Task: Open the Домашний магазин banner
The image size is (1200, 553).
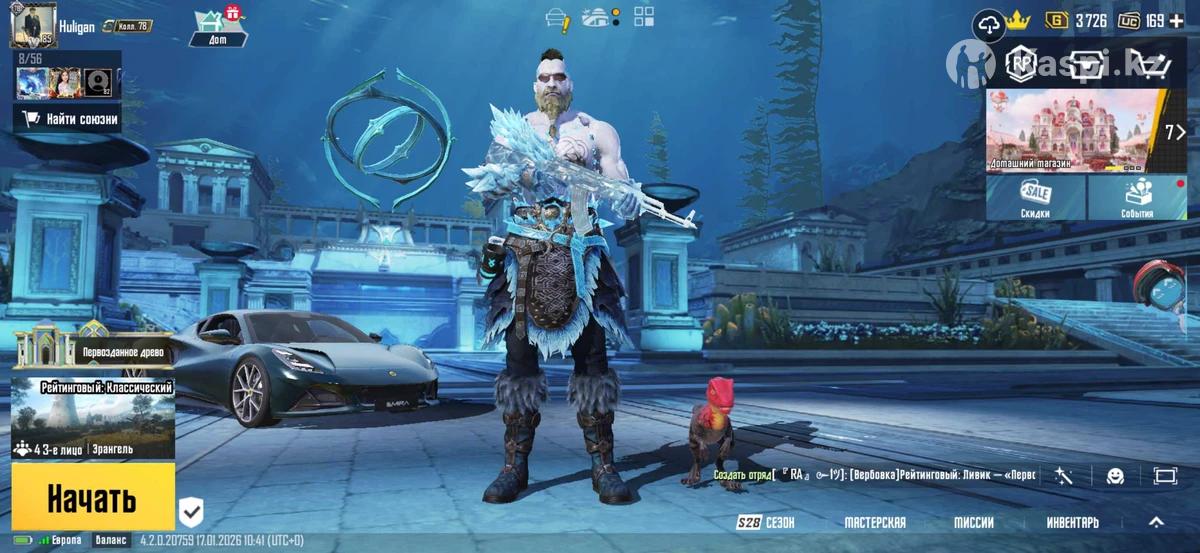Action: (x=1074, y=130)
